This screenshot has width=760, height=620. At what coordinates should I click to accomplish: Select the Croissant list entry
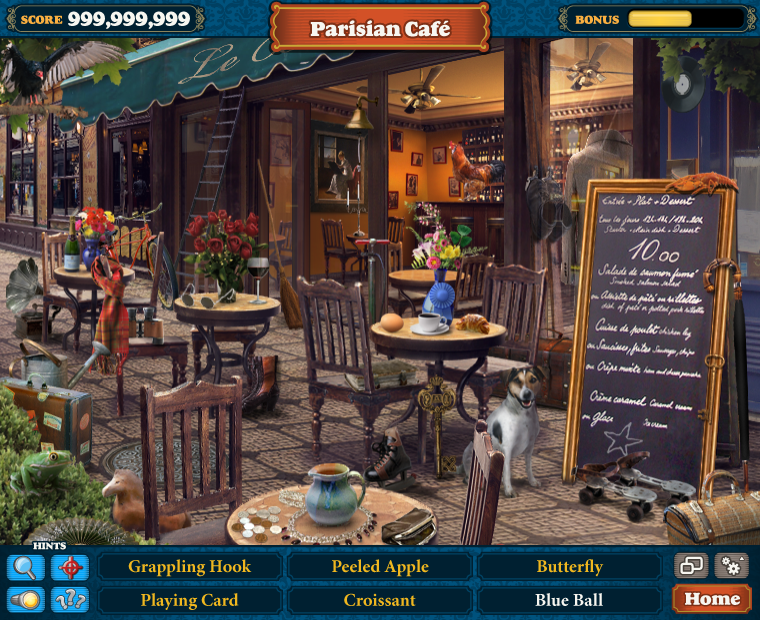click(380, 600)
